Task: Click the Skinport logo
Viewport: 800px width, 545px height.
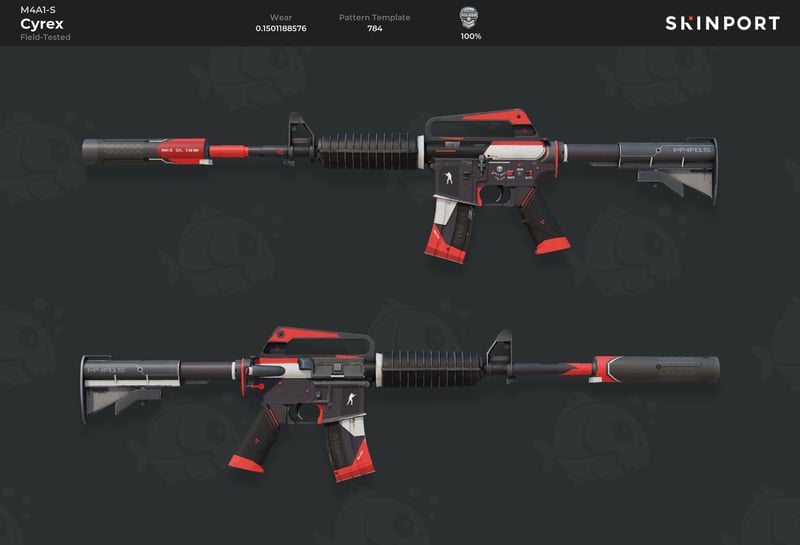Action: (722, 23)
